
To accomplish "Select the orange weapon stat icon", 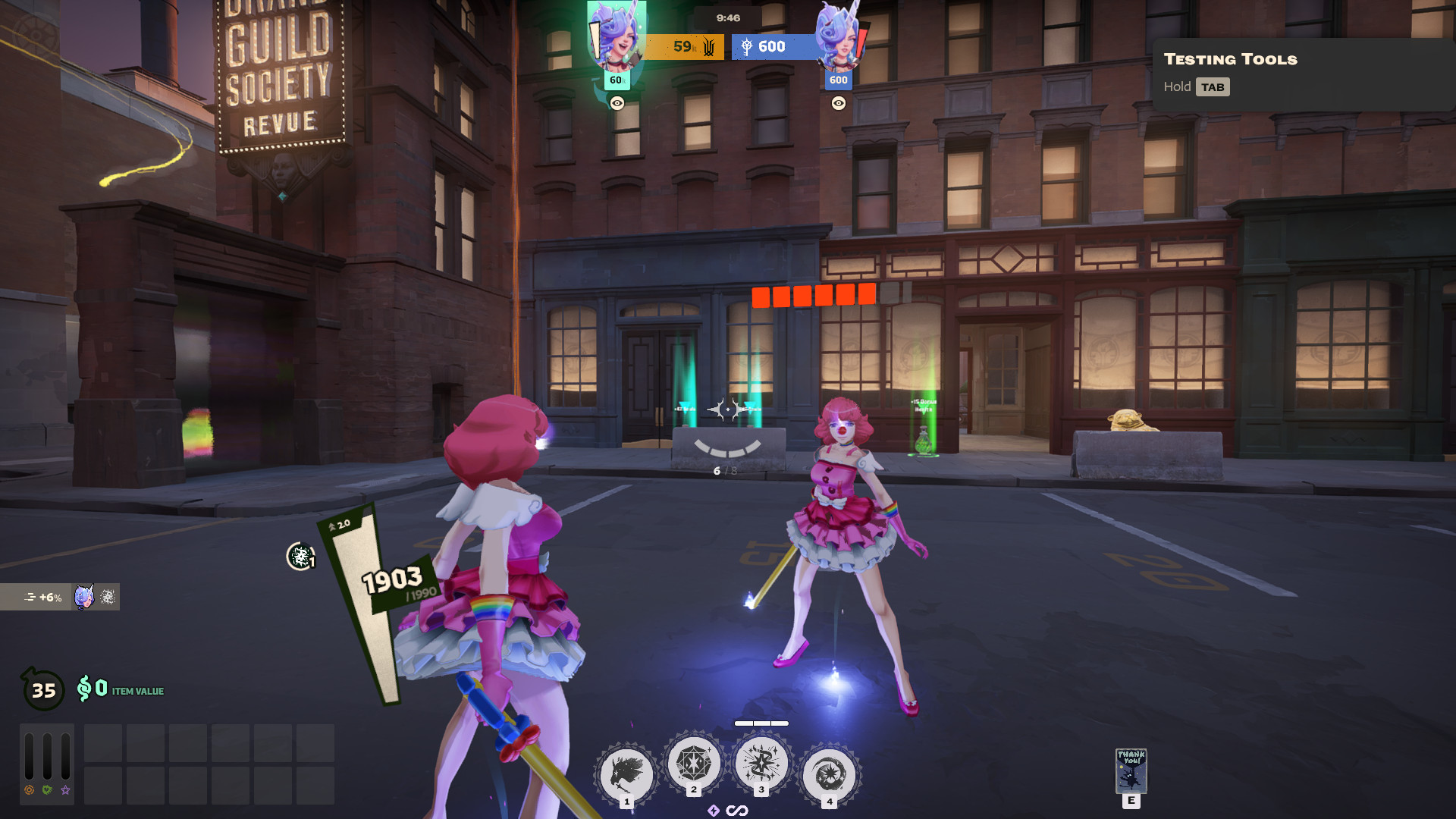I will coord(29,790).
